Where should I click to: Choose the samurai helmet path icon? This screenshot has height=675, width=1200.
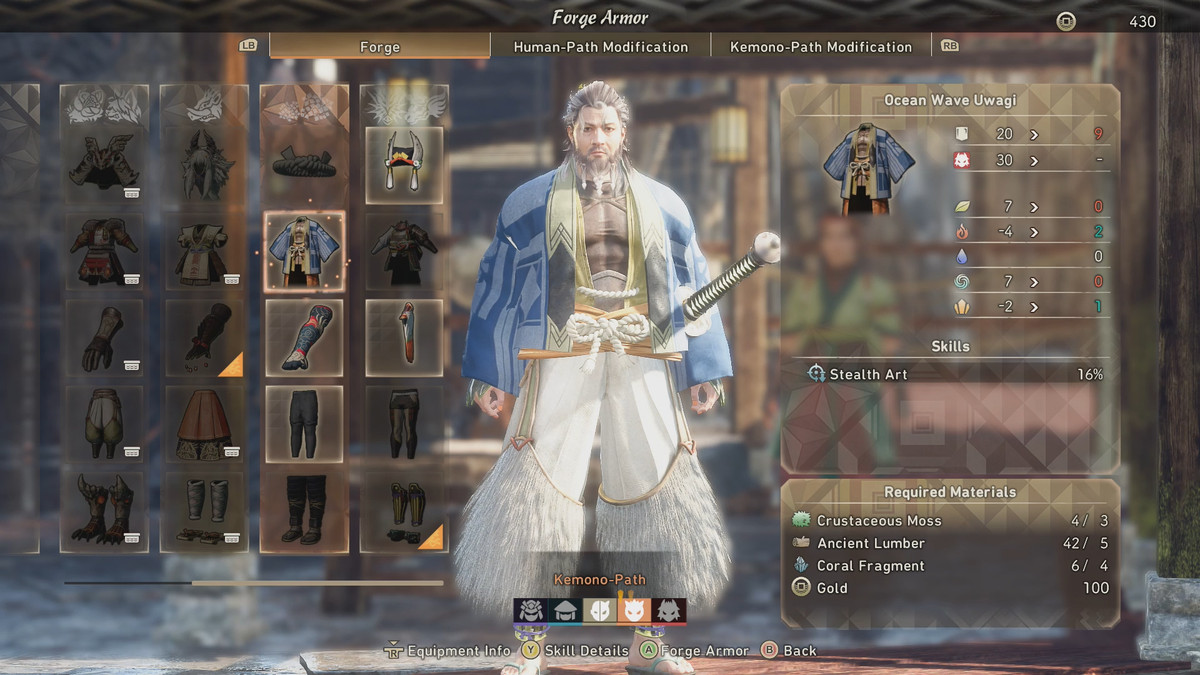click(530, 611)
